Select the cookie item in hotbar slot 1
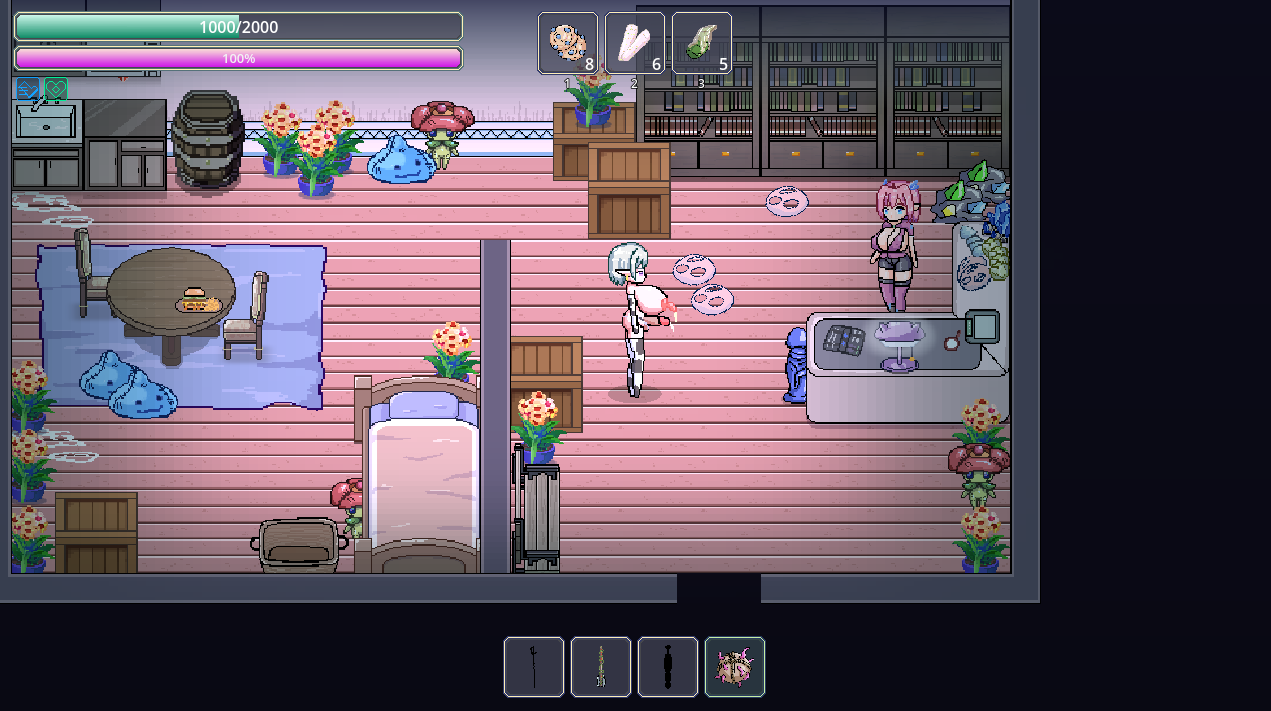The height and width of the screenshot is (711, 1271). click(568, 43)
